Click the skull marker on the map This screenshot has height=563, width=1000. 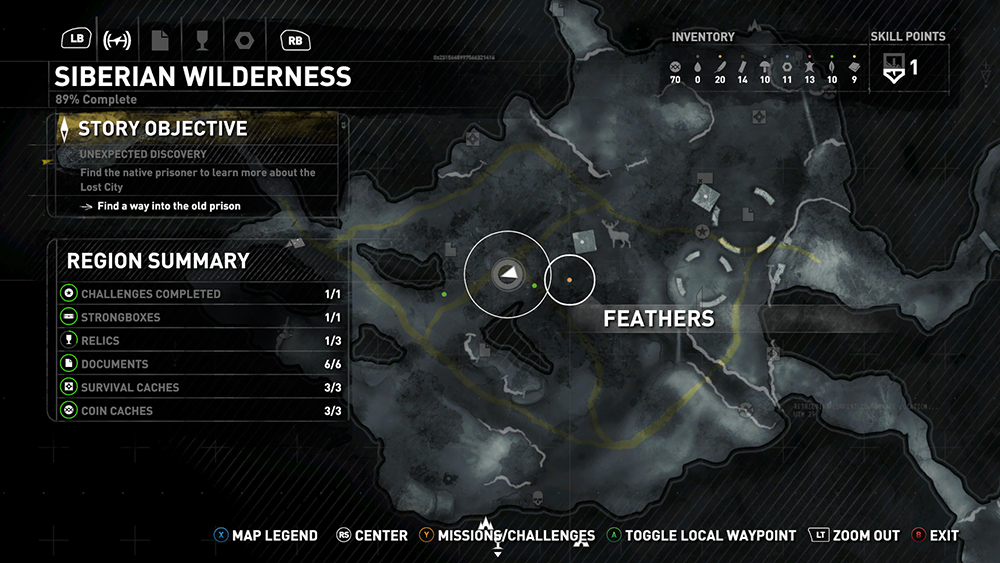click(536, 497)
